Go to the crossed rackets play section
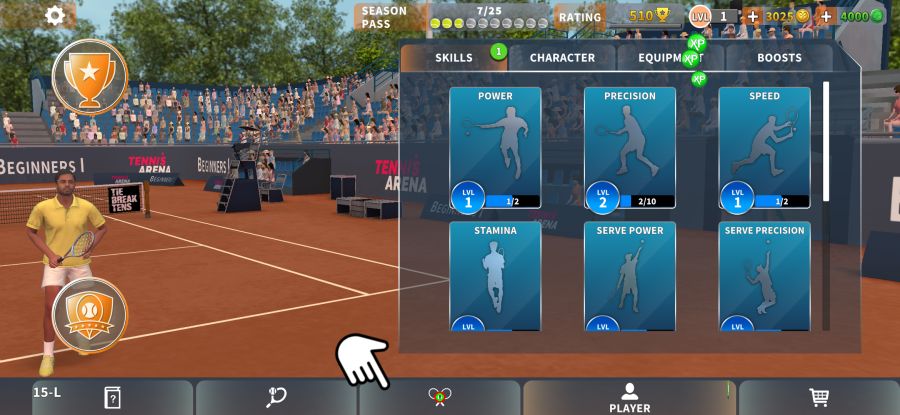Screen dimensions: 900x415 coord(440,398)
